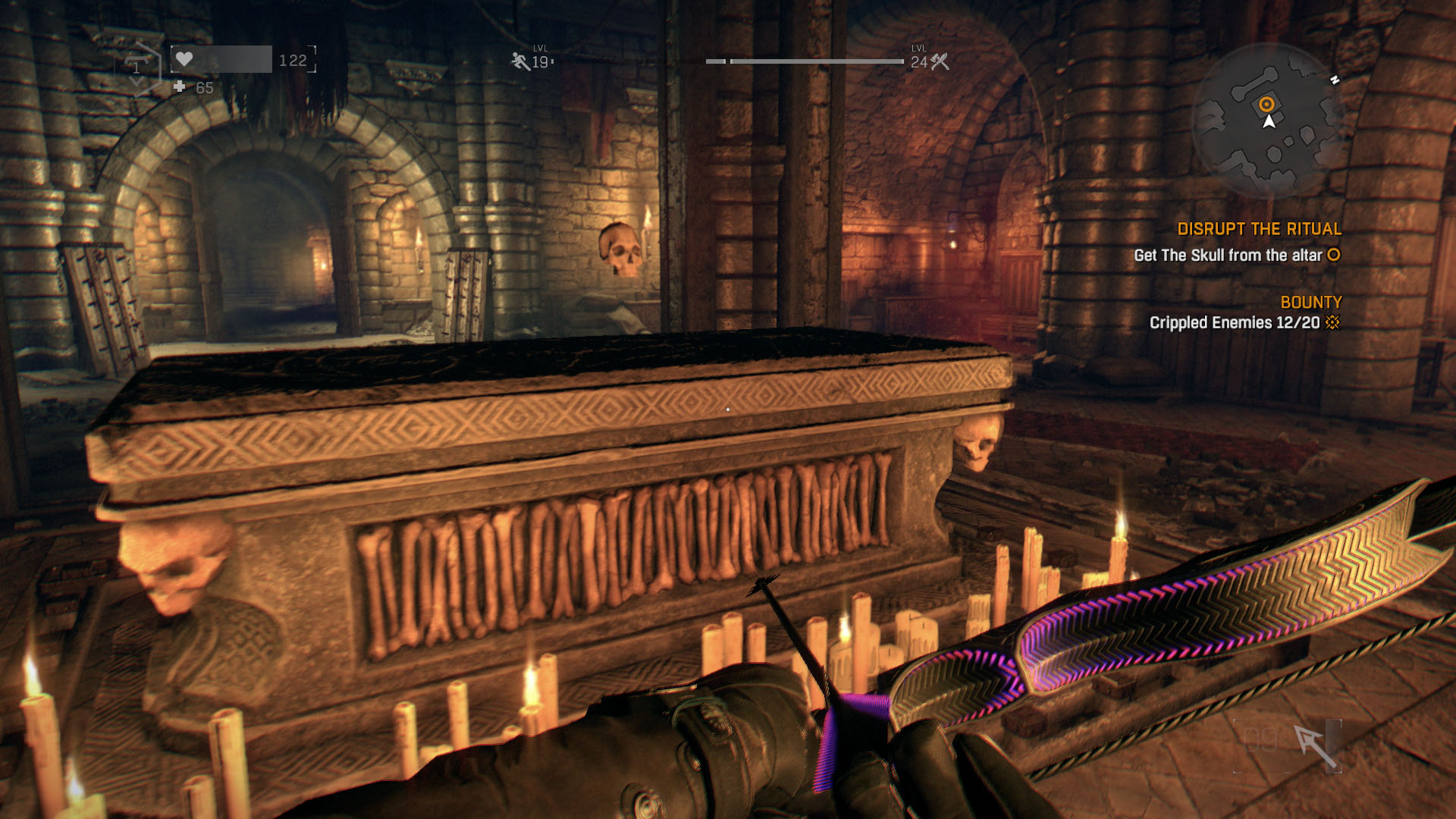Click the arrow ammo icon
1456x819 pixels.
coord(1314,745)
